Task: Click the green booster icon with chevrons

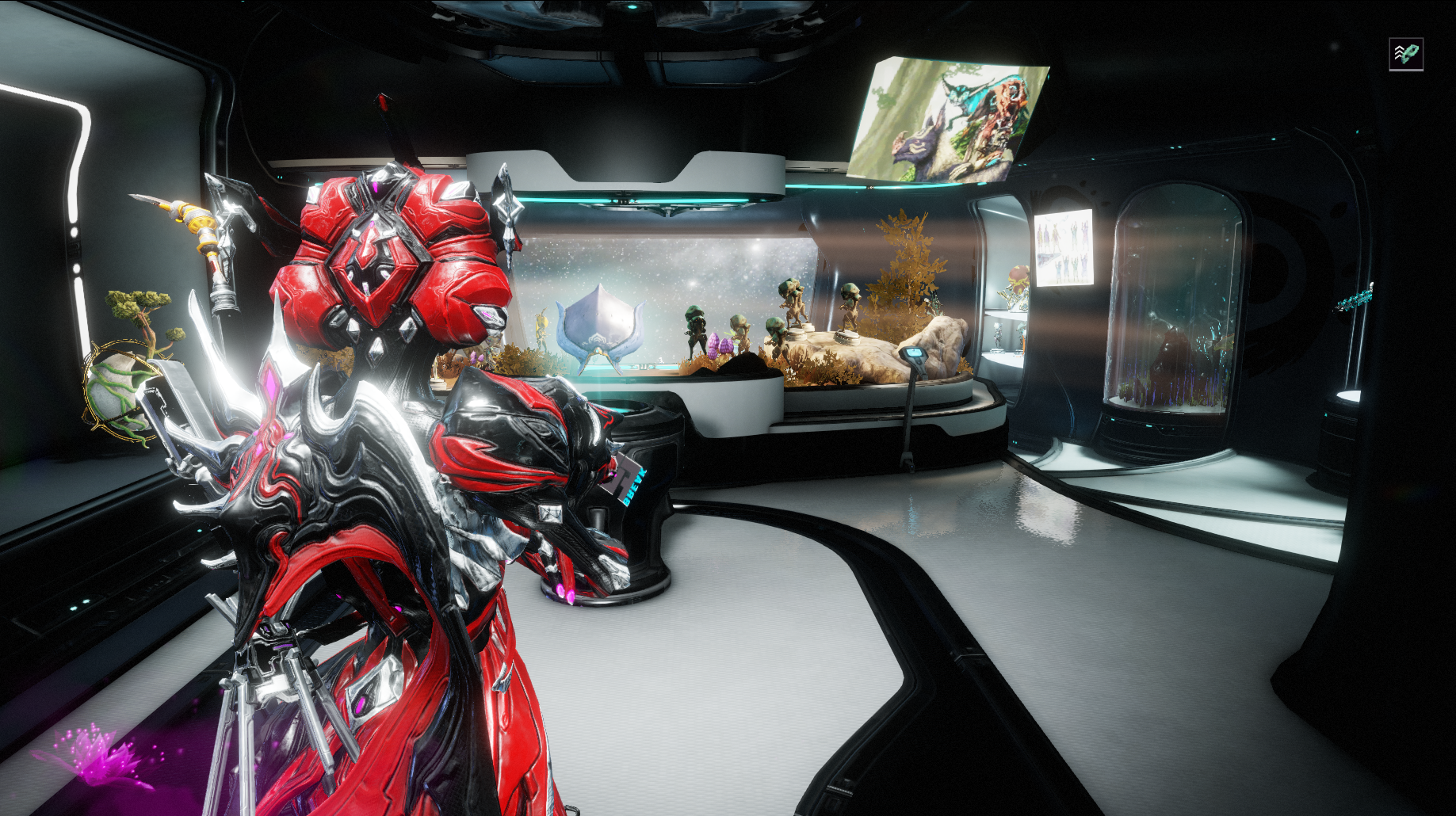Action: [x=1406, y=54]
